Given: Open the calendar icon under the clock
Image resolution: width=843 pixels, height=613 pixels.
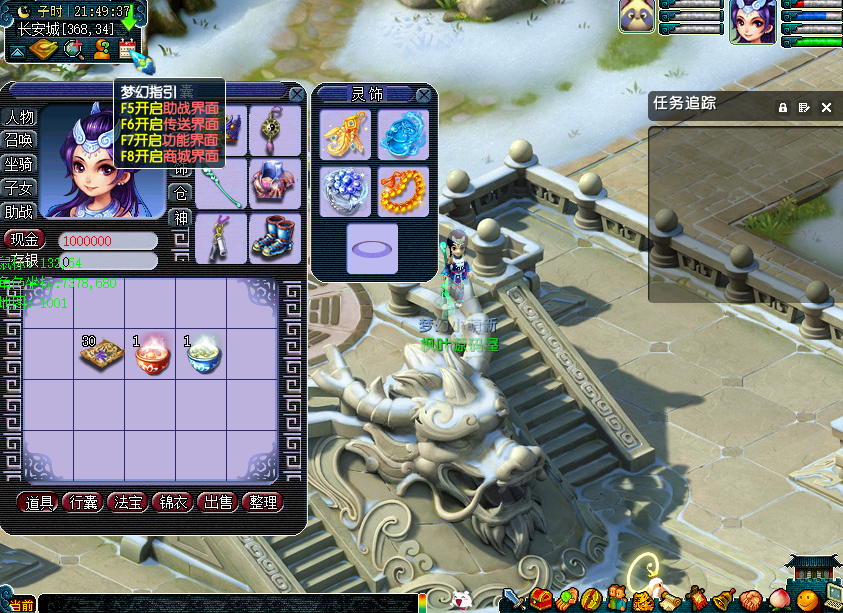Looking at the screenshot, I should click(x=127, y=49).
